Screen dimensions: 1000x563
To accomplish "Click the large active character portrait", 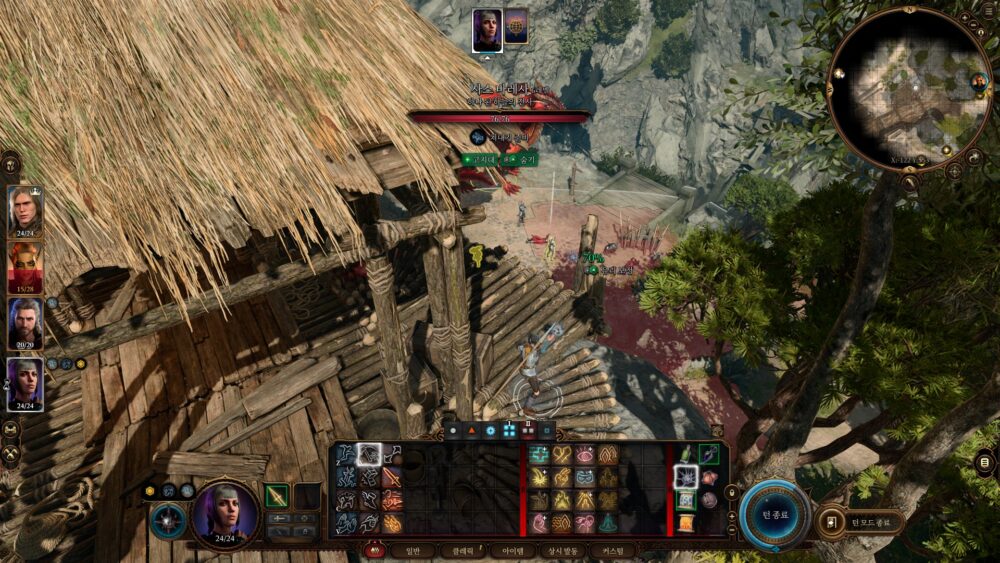I will point(225,511).
